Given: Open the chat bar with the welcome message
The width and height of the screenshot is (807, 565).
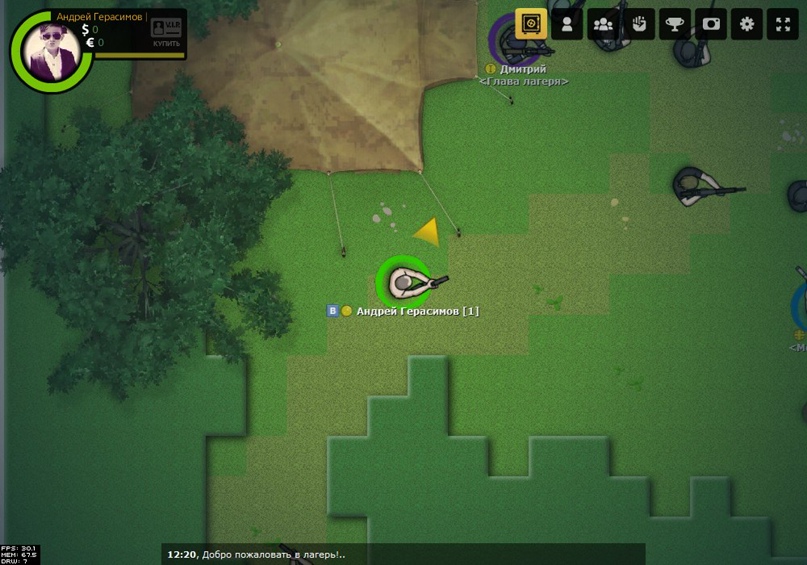Looking at the screenshot, I should coord(403,554).
